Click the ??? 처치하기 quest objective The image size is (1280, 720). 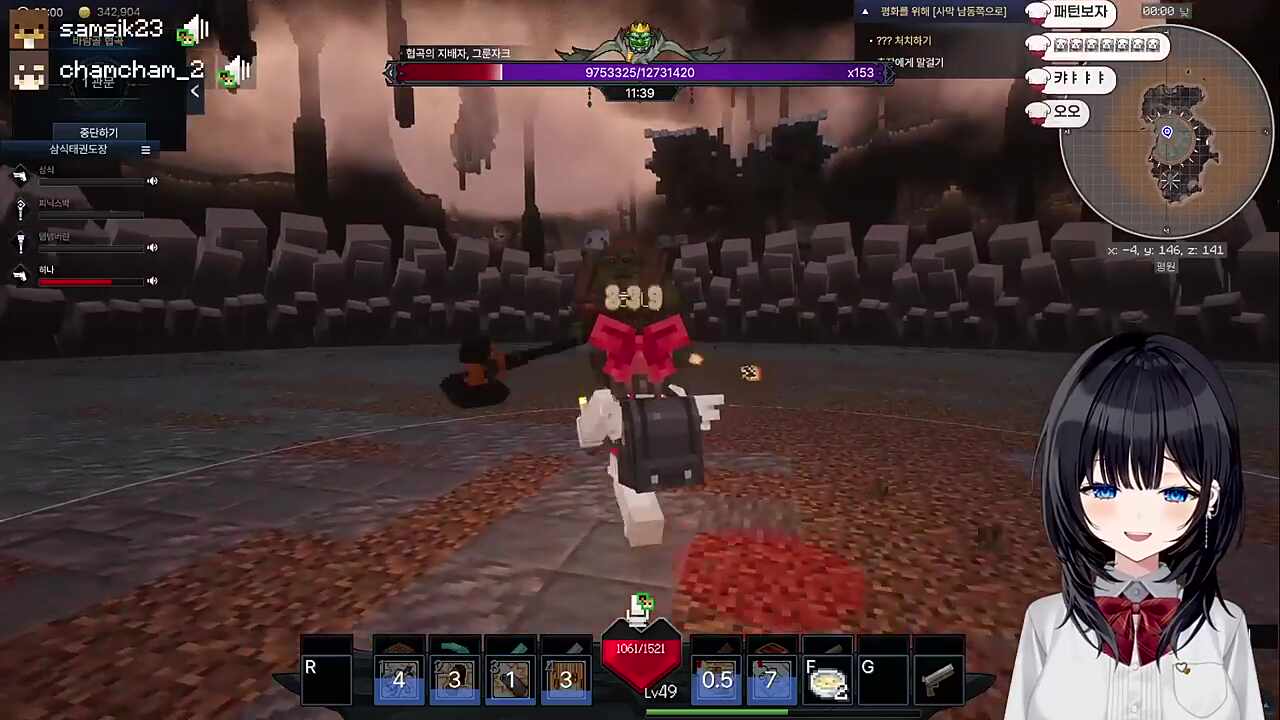(906, 40)
